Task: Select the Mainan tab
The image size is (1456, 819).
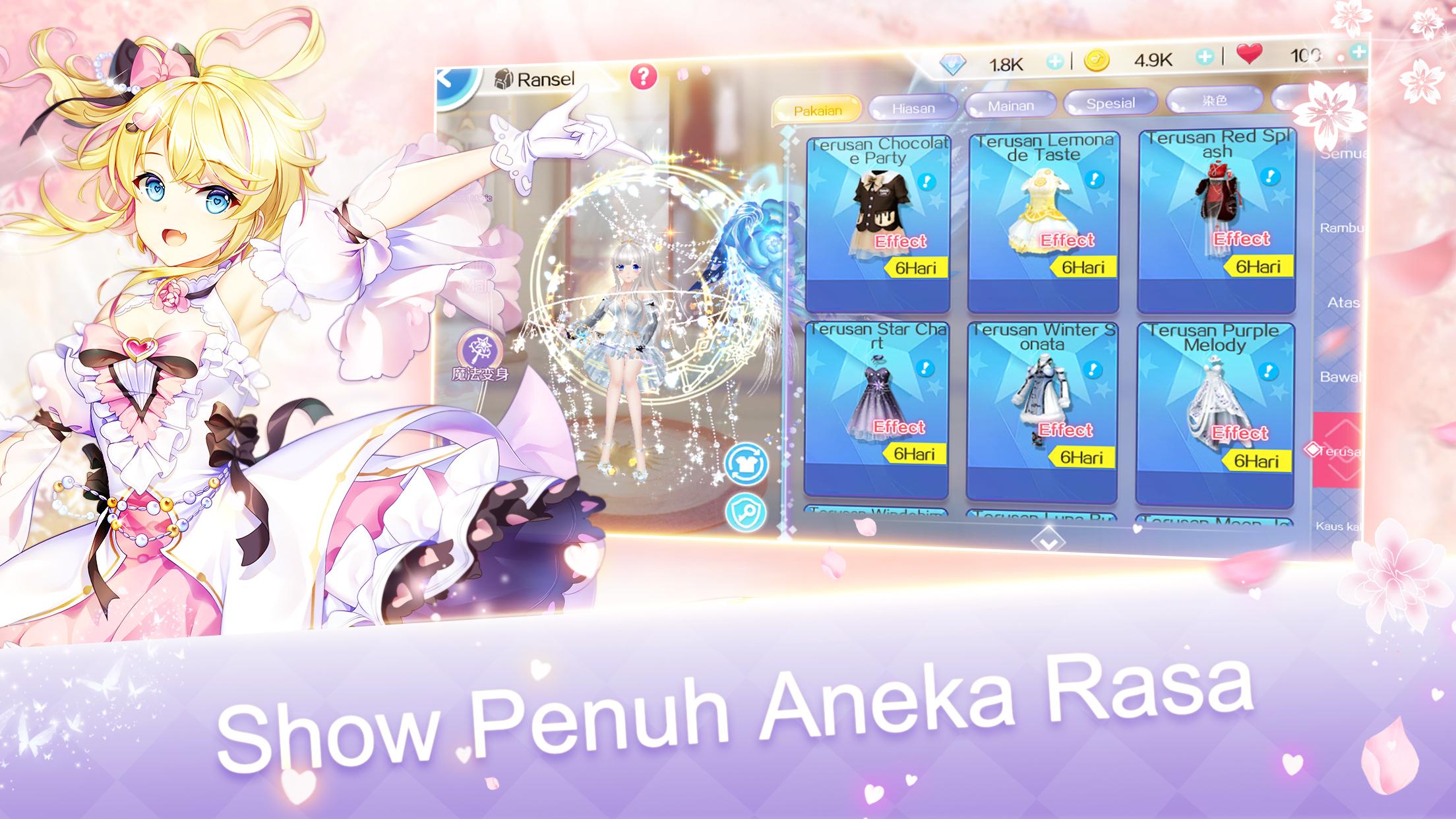Action: (1010, 106)
